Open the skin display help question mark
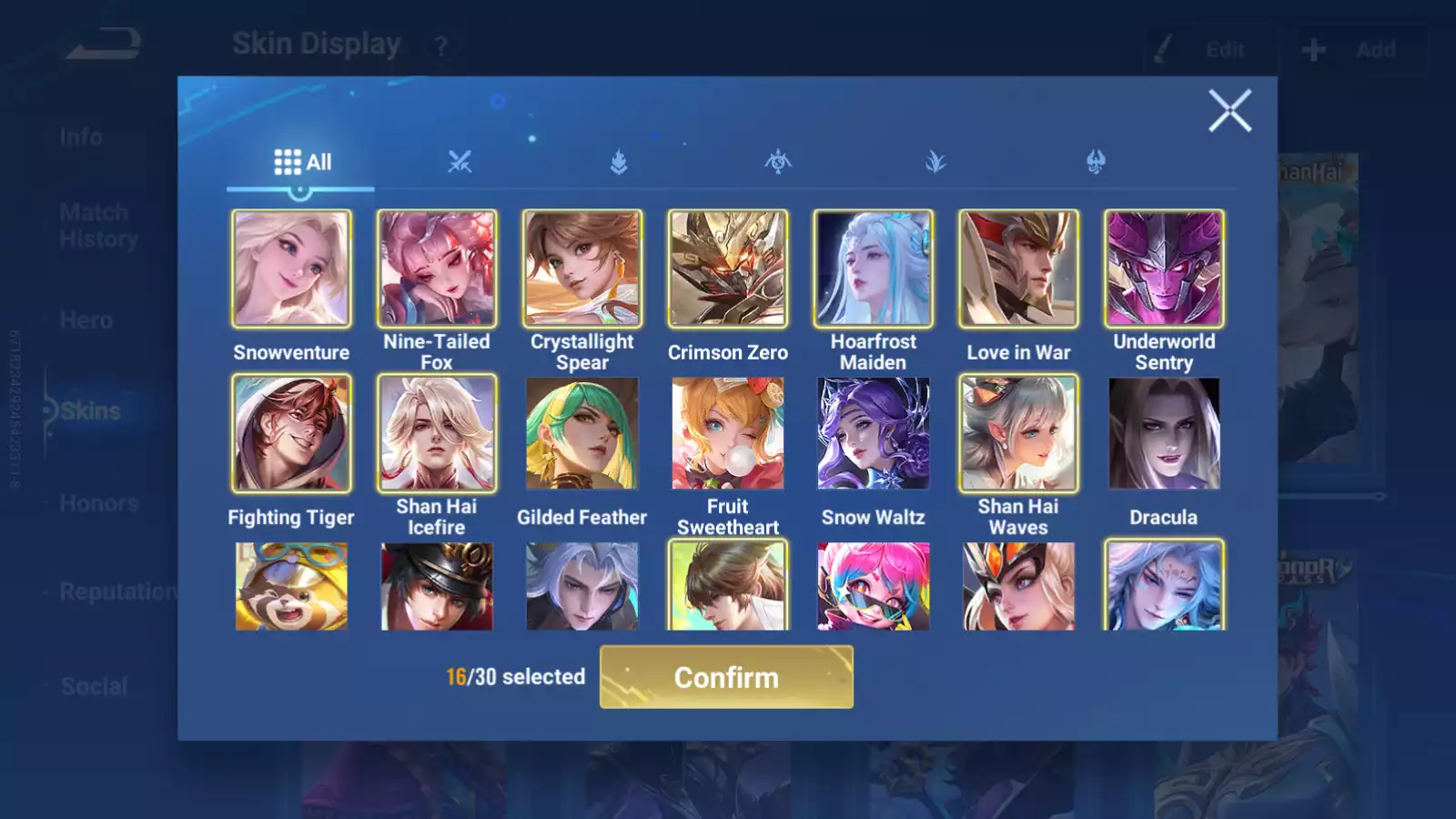This screenshot has width=1456, height=819. [x=441, y=46]
